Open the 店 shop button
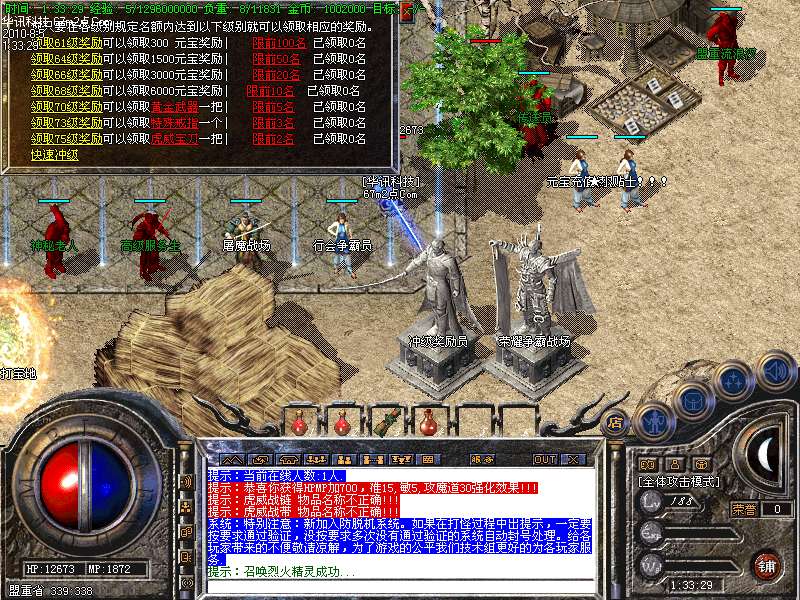Viewport: 800px width, 600px height. [x=616, y=421]
